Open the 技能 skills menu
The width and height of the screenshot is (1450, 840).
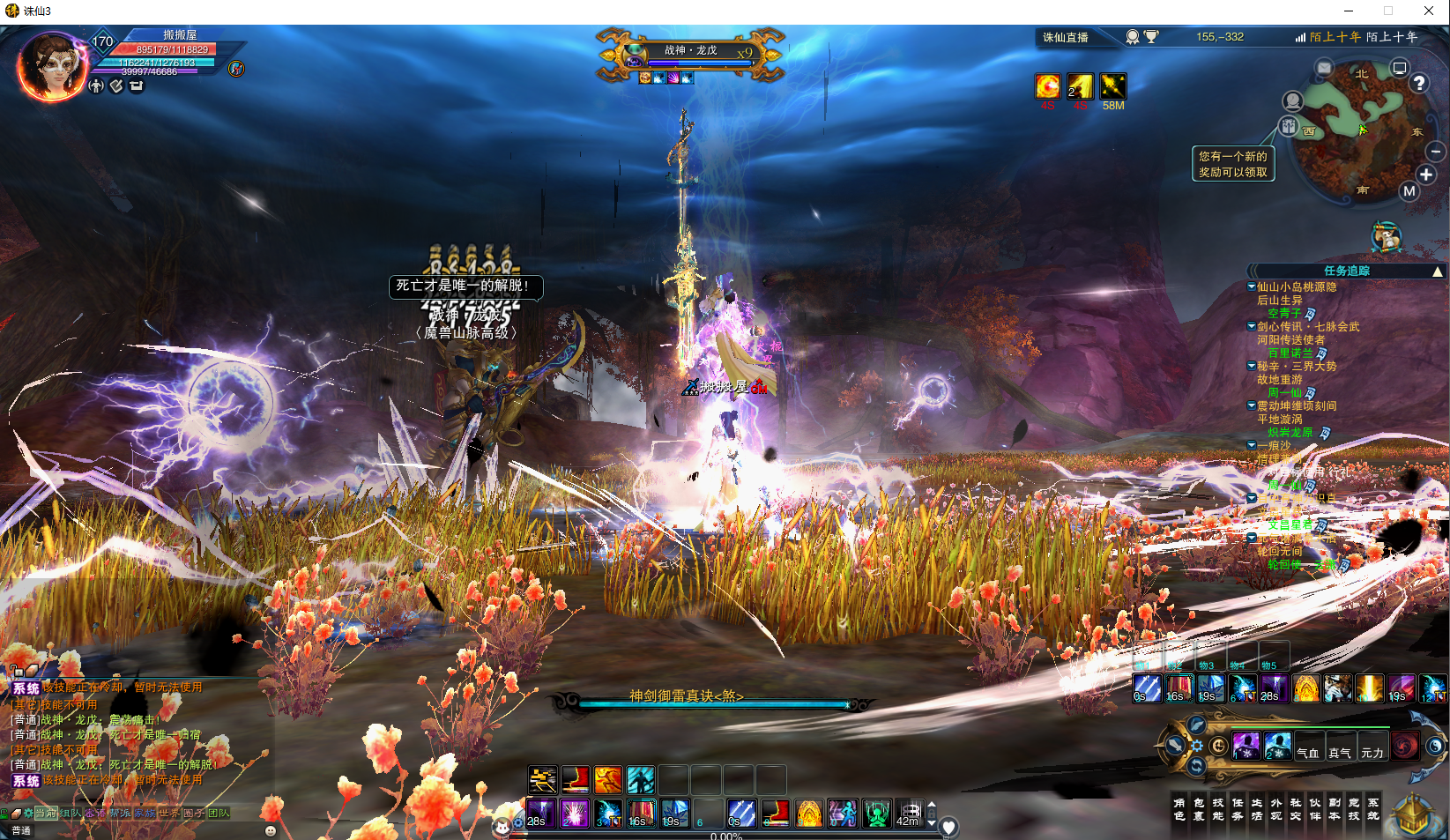tap(1218, 809)
